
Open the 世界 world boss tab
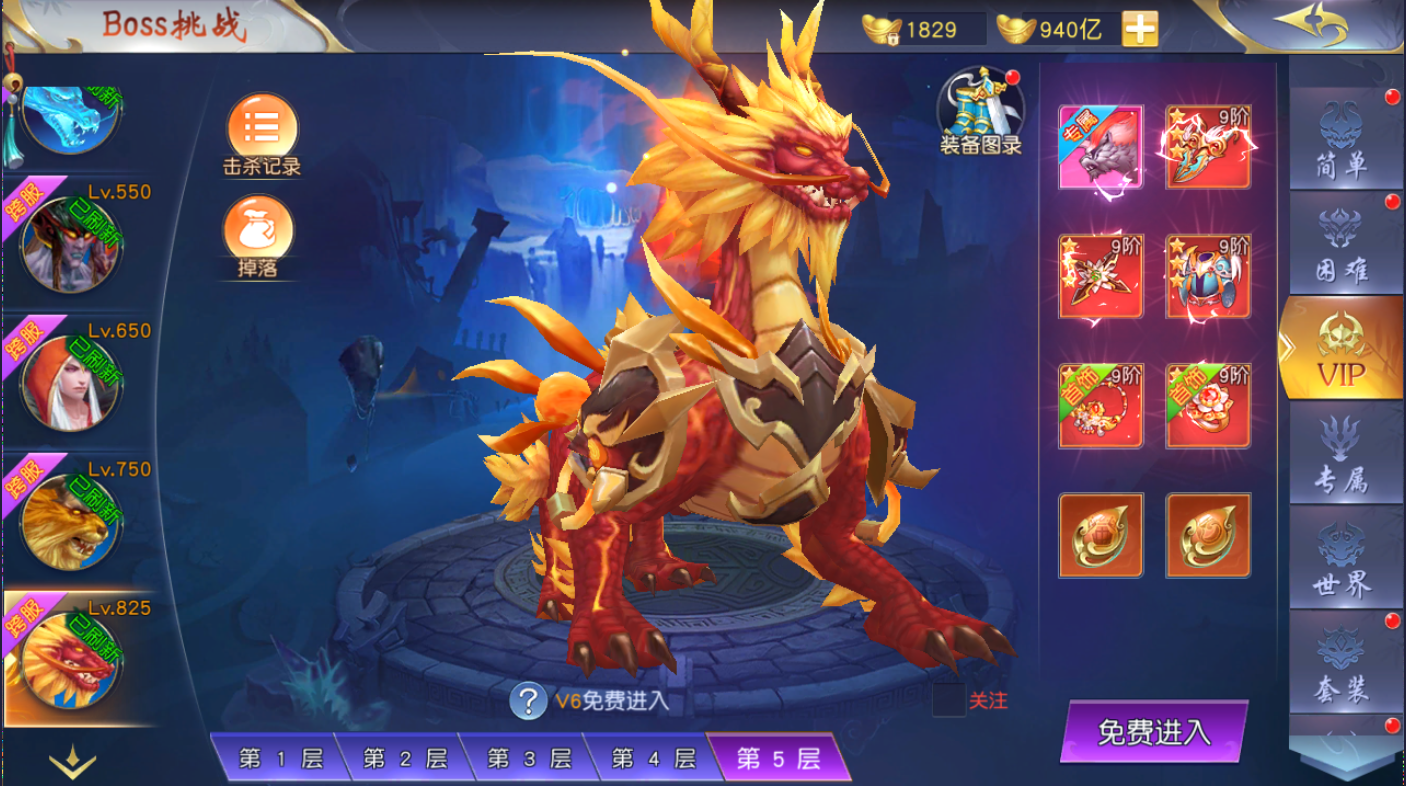(1341, 560)
